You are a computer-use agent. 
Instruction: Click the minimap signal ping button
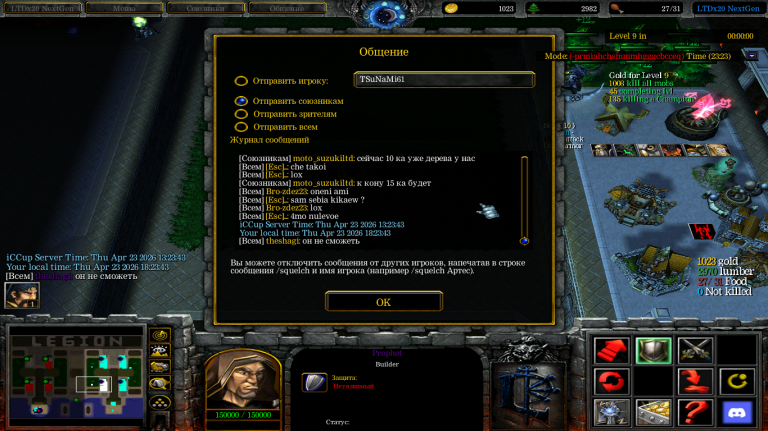[x=159, y=335]
